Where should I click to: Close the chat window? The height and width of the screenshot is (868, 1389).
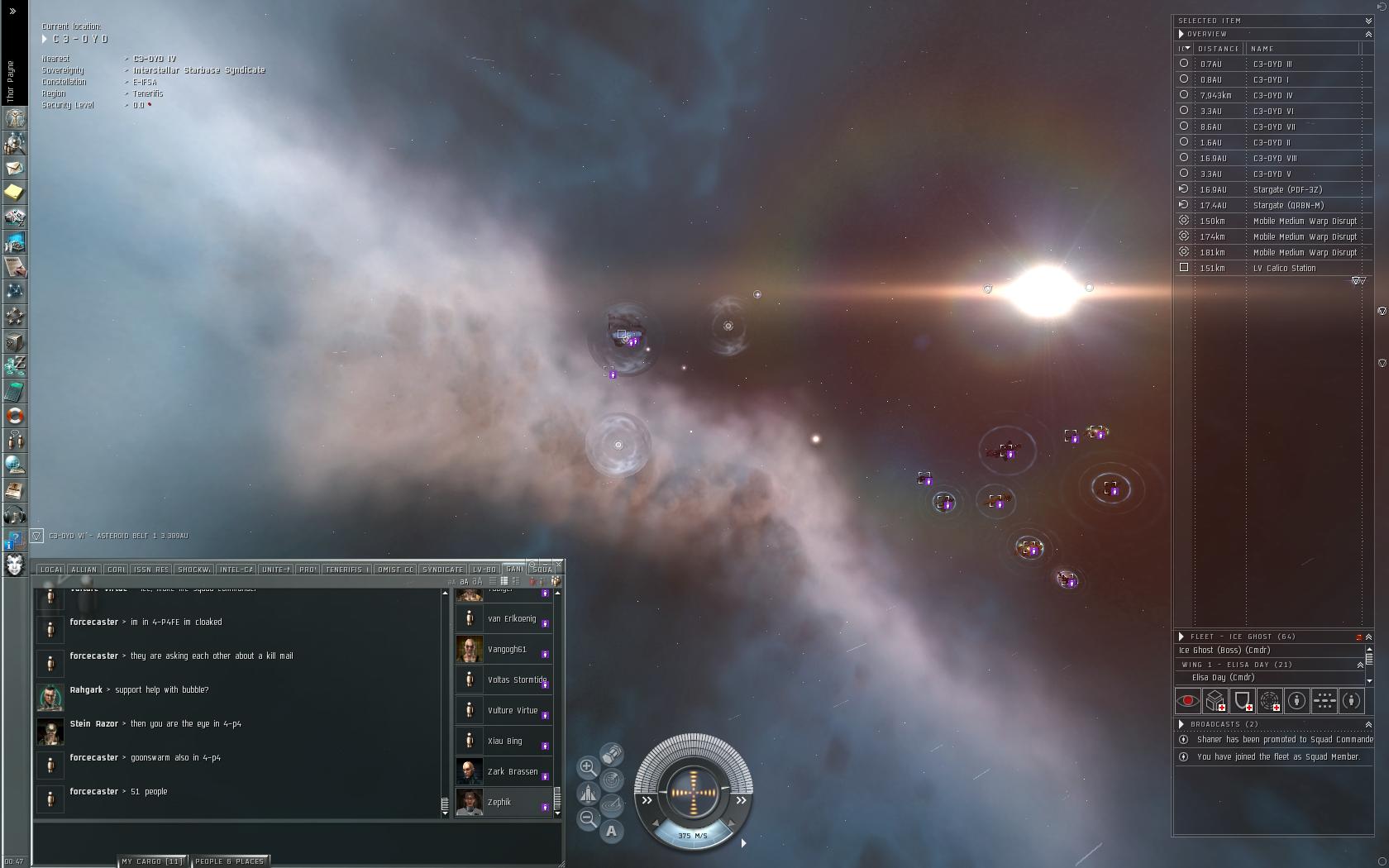tap(559, 563)
